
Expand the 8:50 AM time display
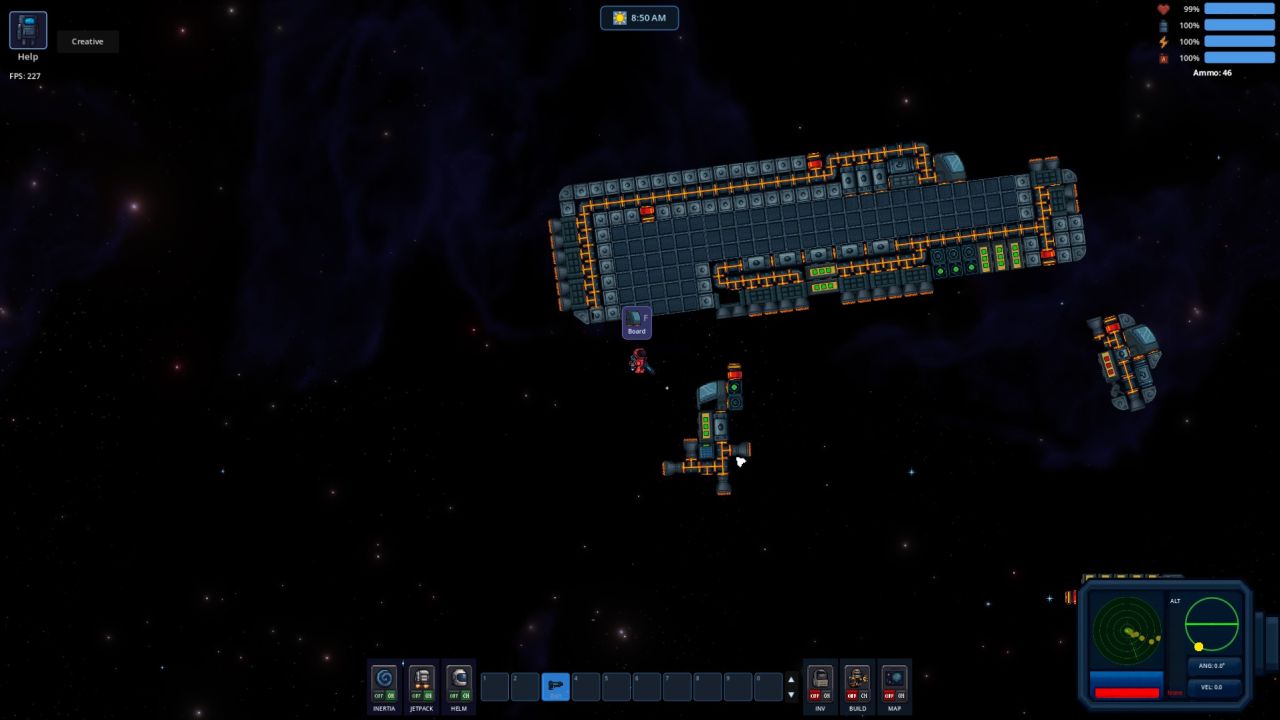640,17
